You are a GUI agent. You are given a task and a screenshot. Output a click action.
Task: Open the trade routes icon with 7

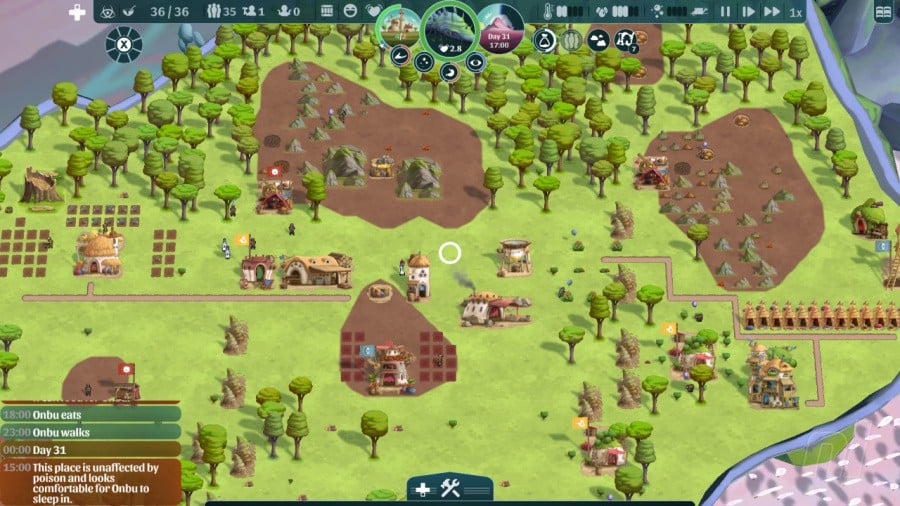point(626,40)
